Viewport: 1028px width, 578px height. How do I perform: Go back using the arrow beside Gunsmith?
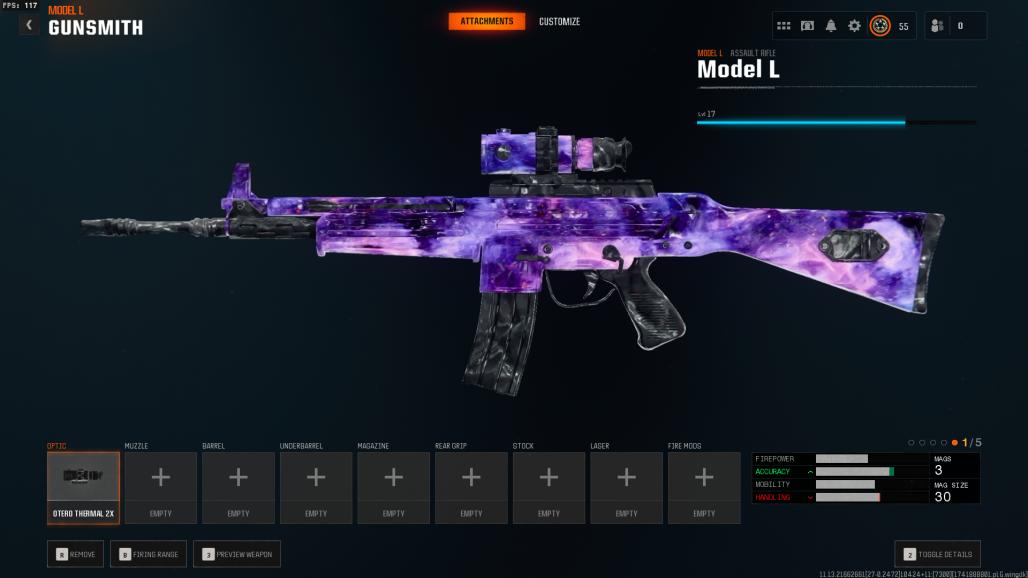point(29,24)
